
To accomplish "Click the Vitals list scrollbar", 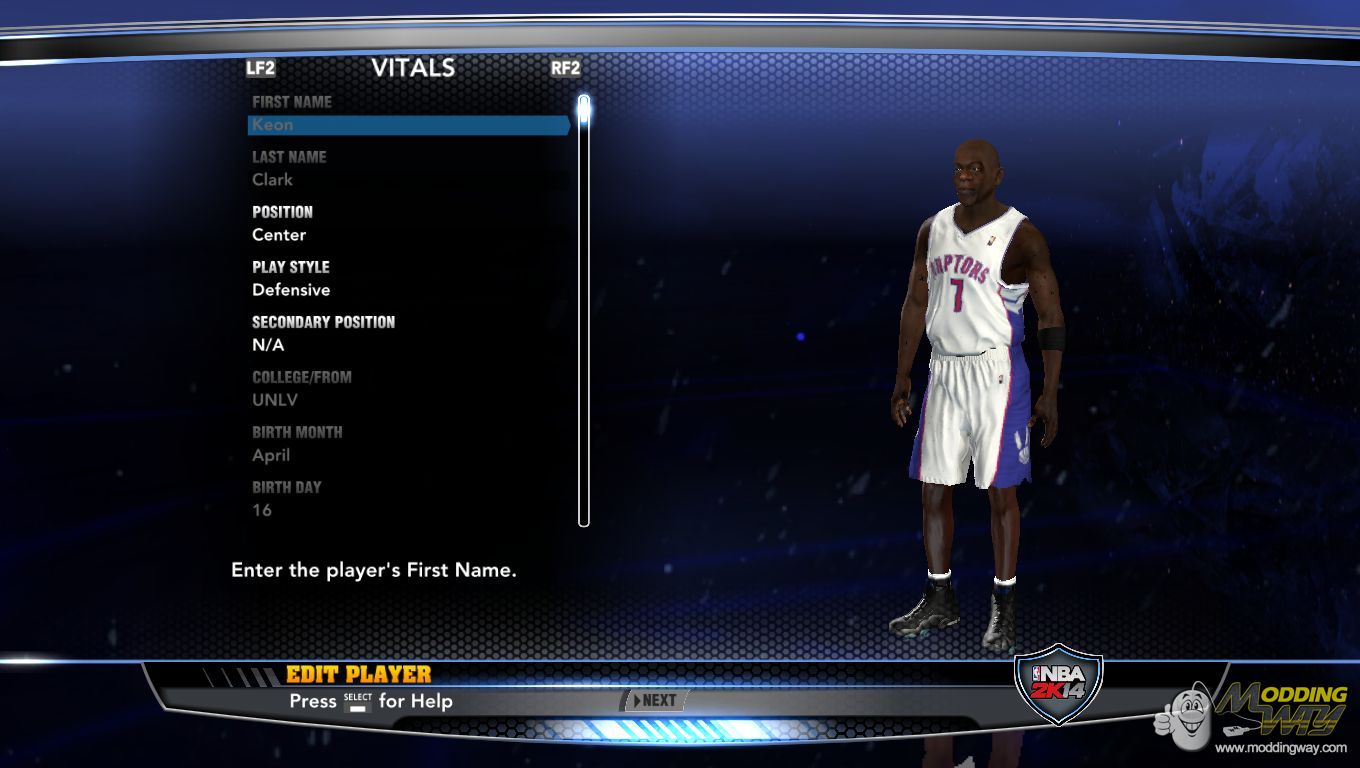I will 584,310.
